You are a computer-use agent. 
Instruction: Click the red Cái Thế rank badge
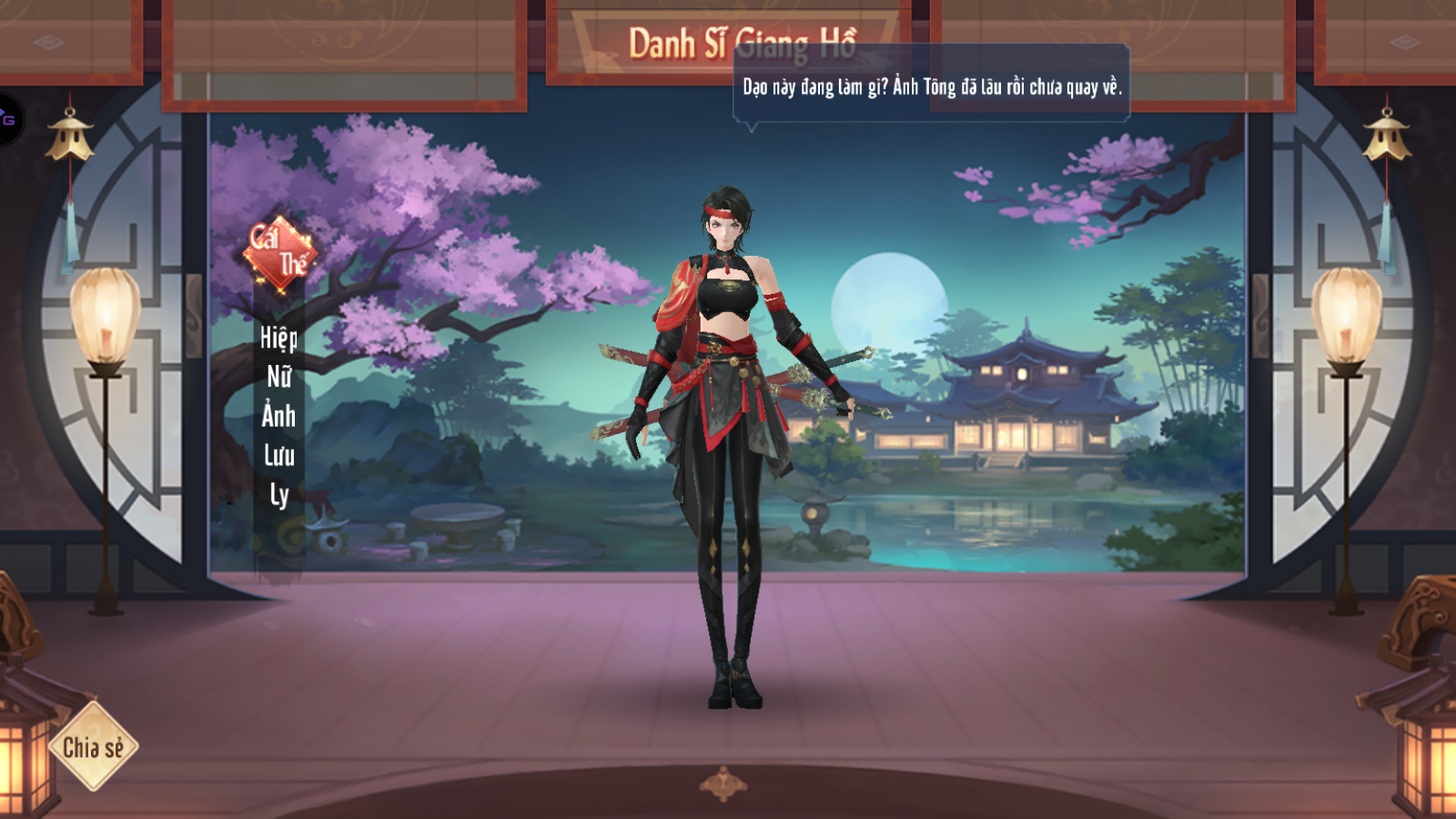279,253
